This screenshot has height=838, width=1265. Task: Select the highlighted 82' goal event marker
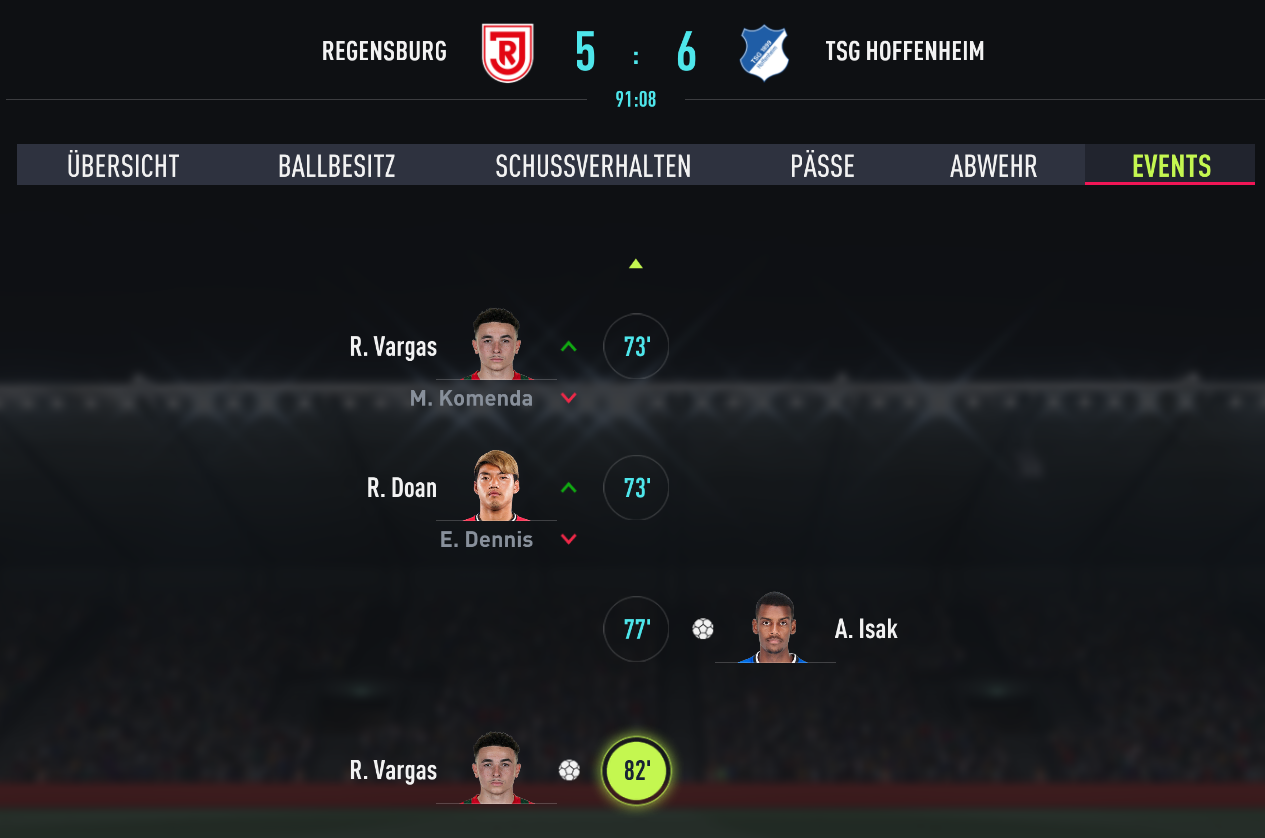(x=636, y=771)
